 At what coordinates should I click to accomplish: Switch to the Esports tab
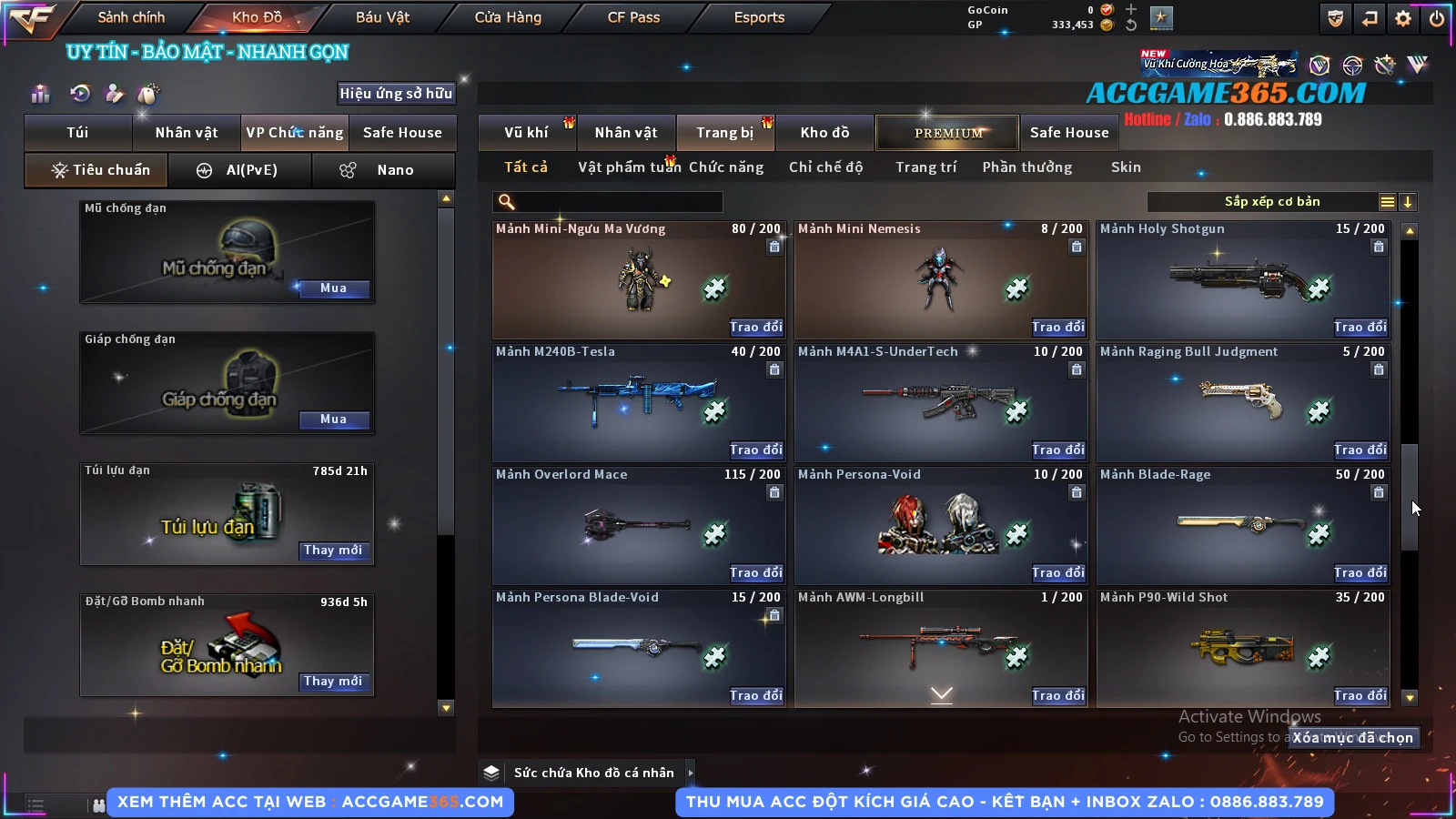pos(759,17)
